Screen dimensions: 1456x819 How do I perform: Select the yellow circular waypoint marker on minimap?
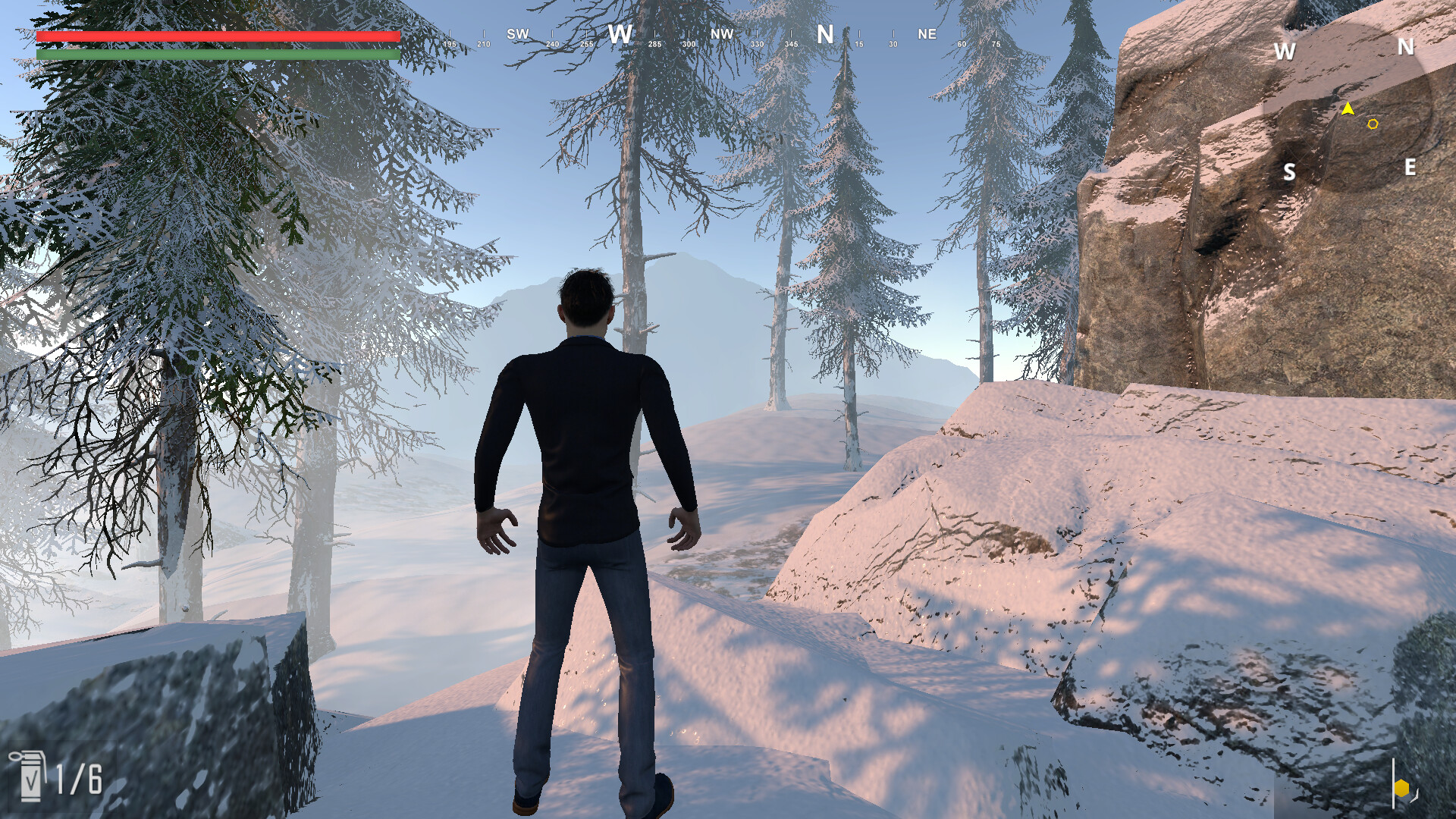coord(1374,122)
